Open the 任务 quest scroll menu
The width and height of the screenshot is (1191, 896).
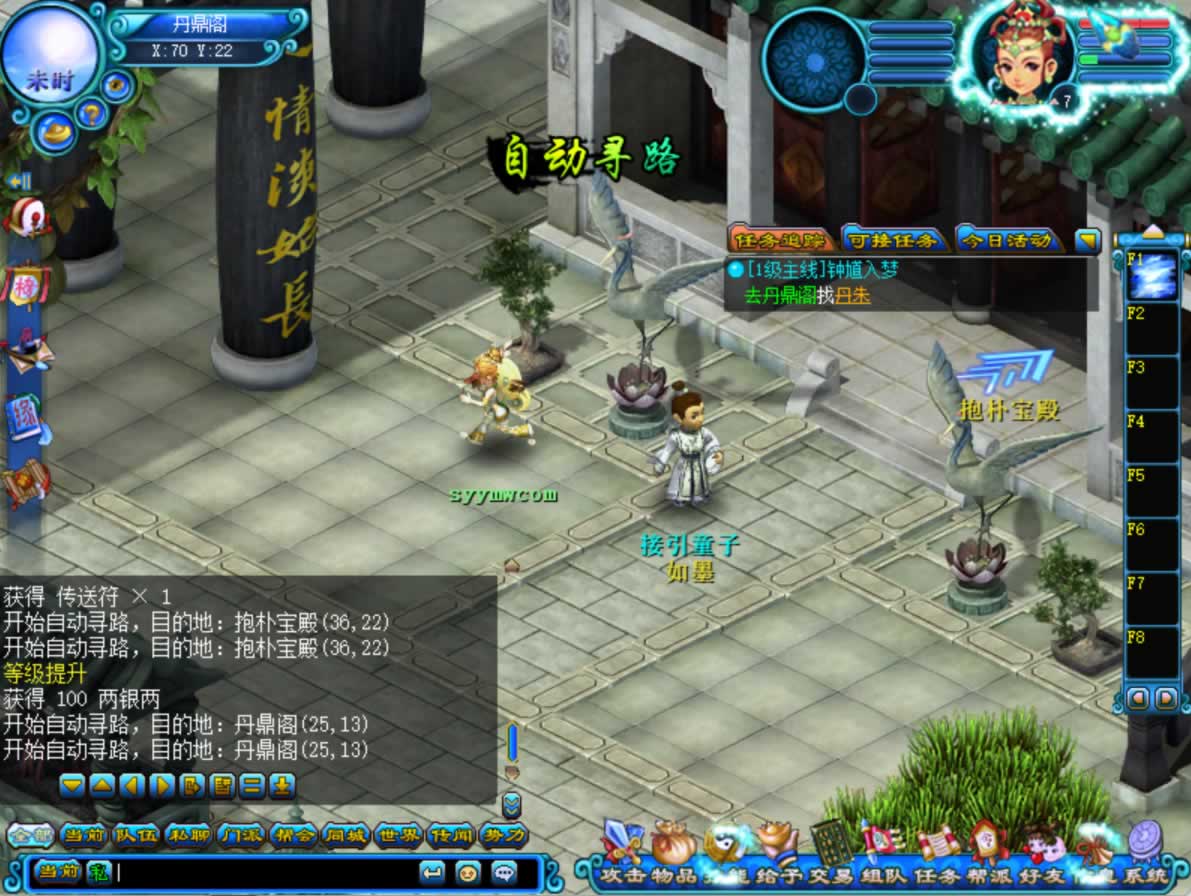coord(937,850)
